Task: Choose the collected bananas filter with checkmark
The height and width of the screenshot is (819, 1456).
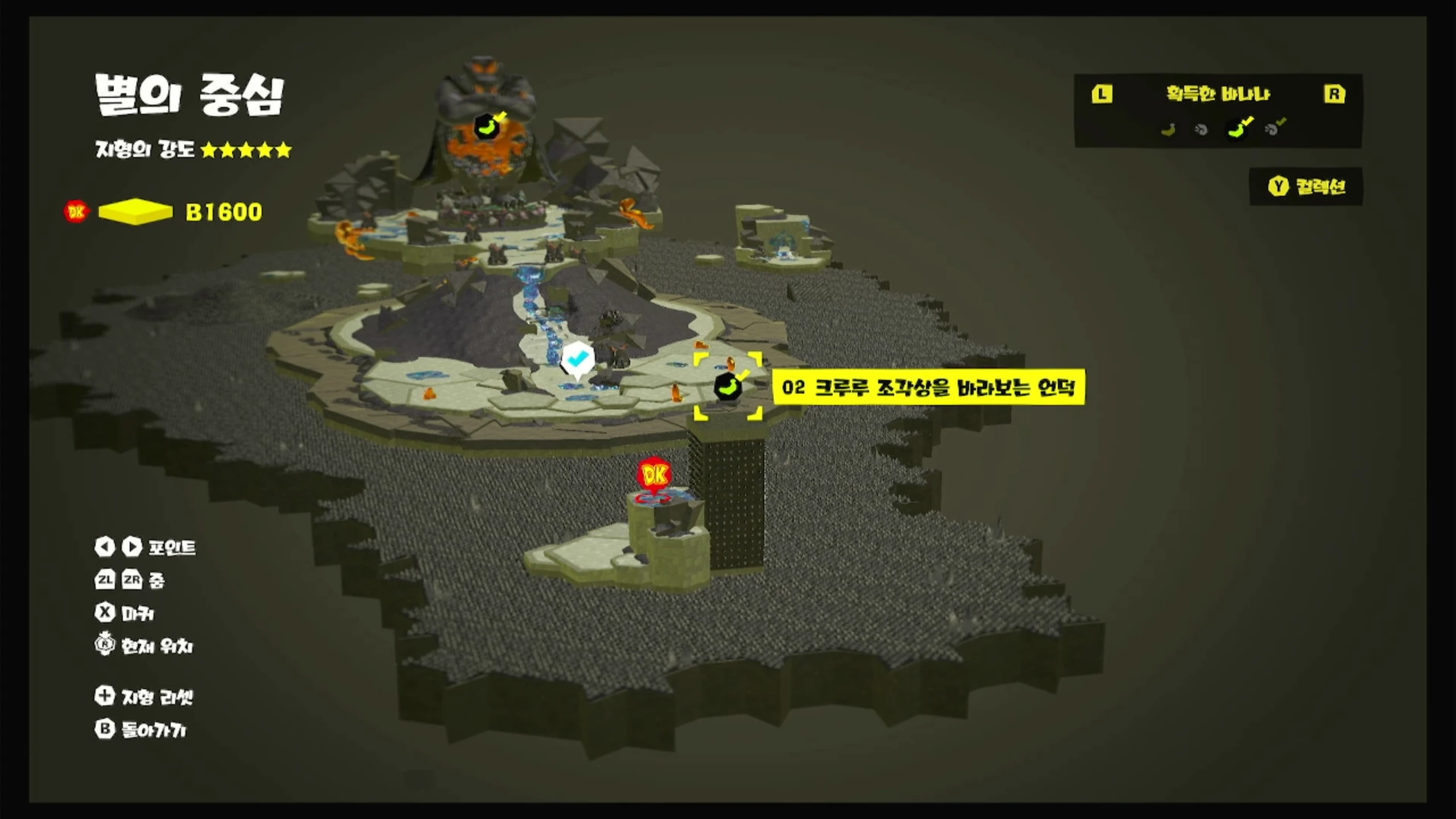Action: 1239,129
